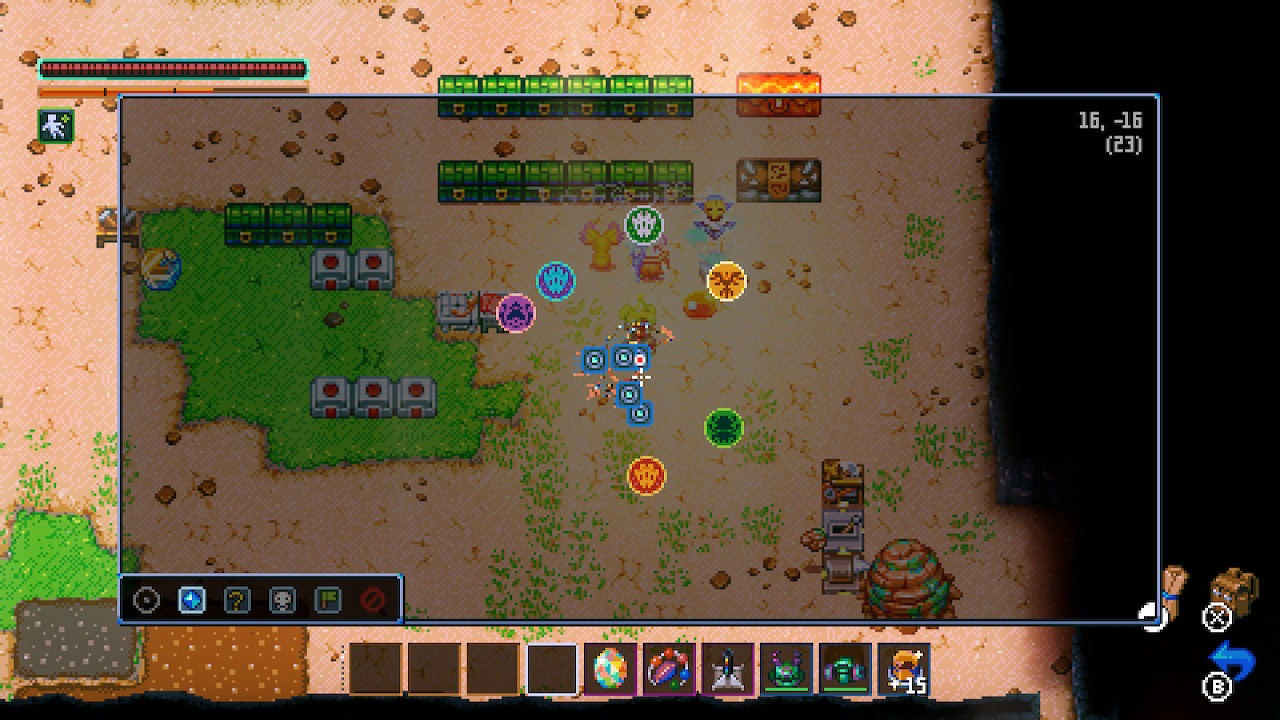Toggle the skull map marker filter

pyautogui.click(x=283, y=600)
